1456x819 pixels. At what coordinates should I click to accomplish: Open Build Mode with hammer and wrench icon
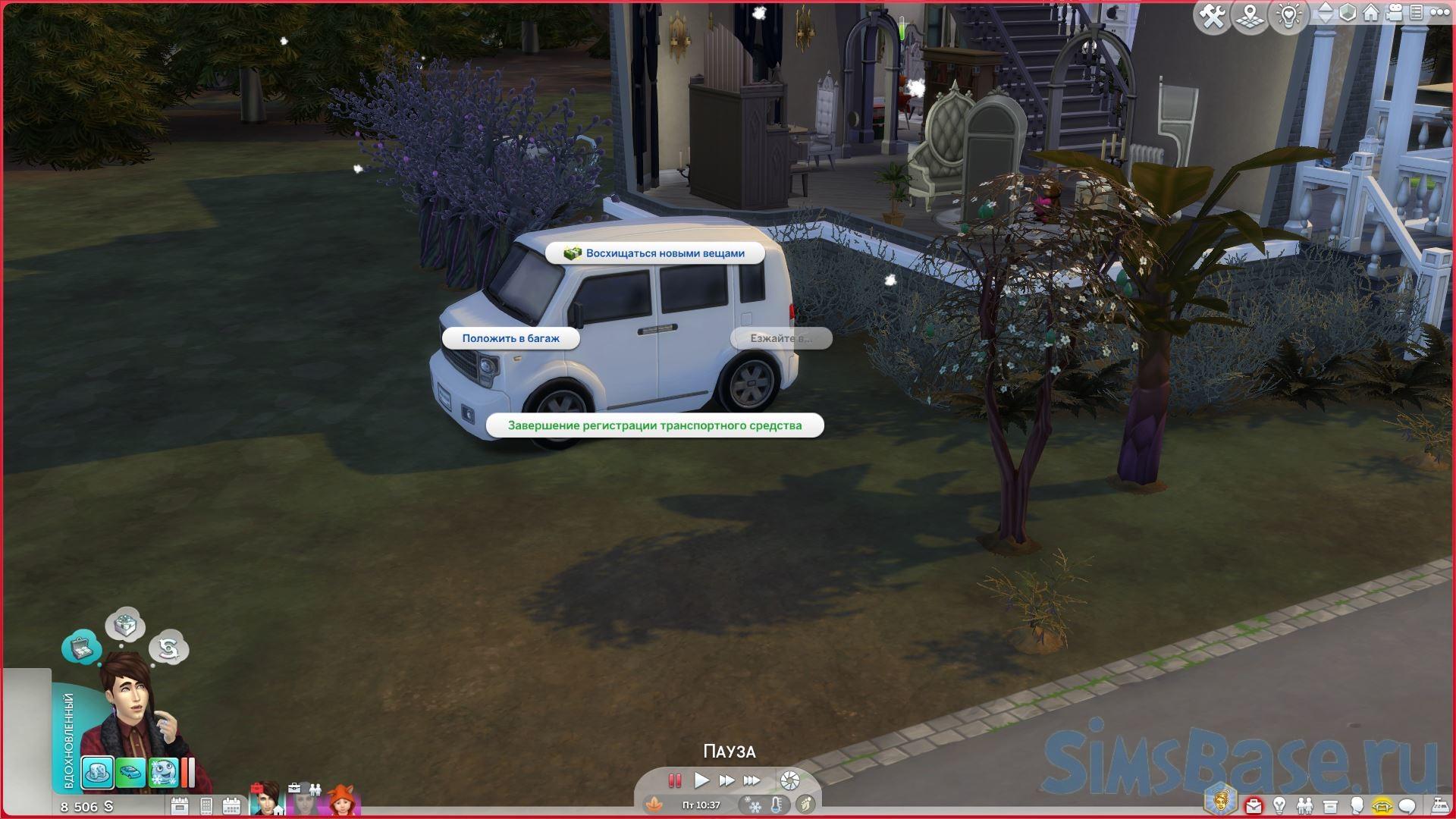tap(1212, 16)
